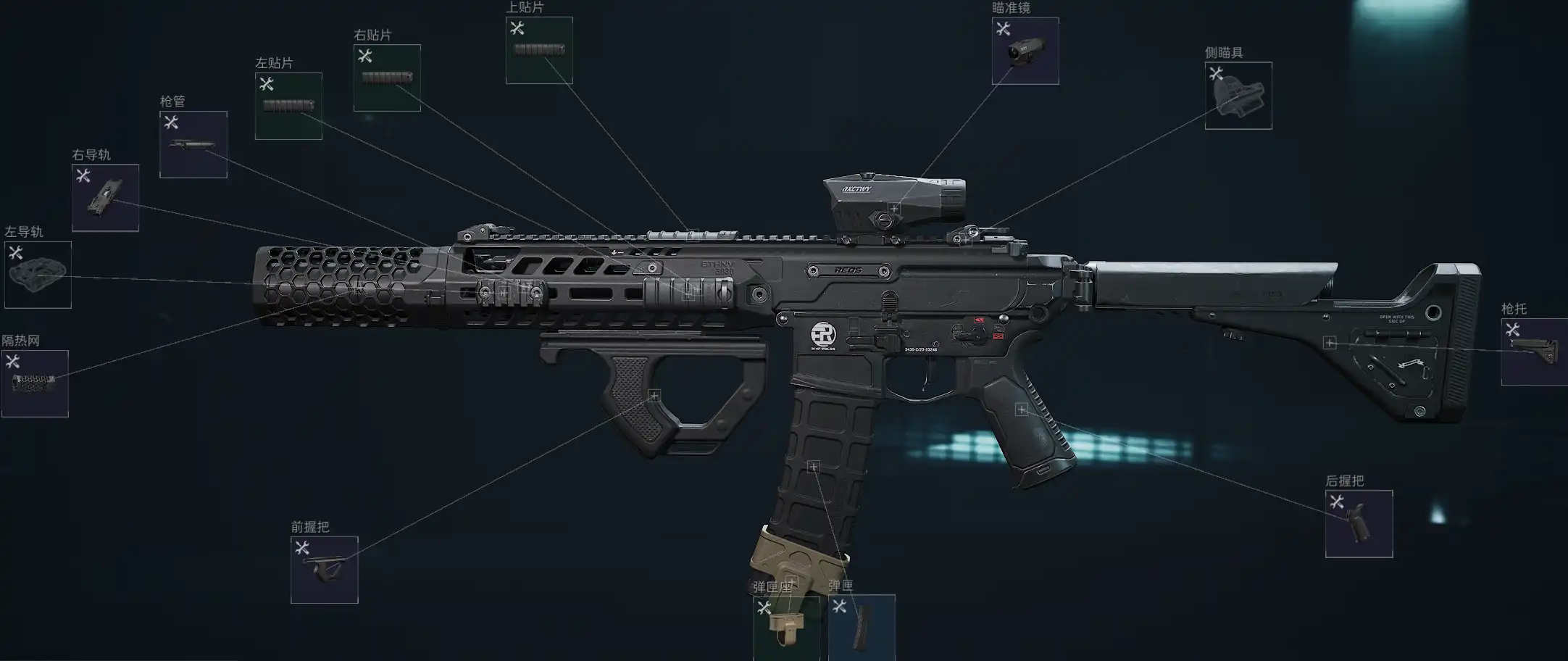Select the 弹匣 magazine slot

point(862,628)
